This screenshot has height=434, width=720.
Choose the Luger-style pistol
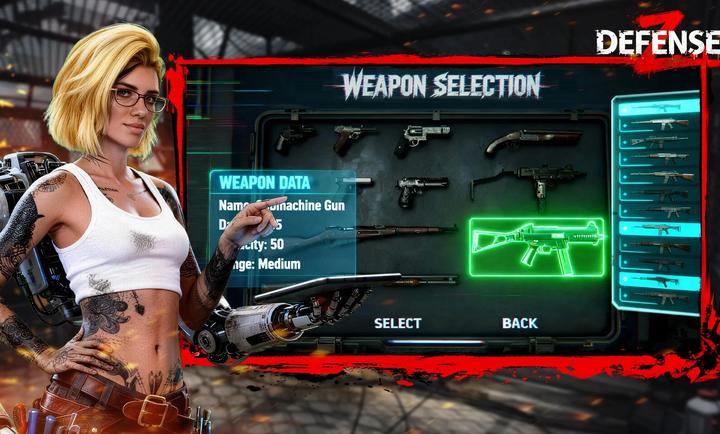pyautogui.click(x=353, y=137)
